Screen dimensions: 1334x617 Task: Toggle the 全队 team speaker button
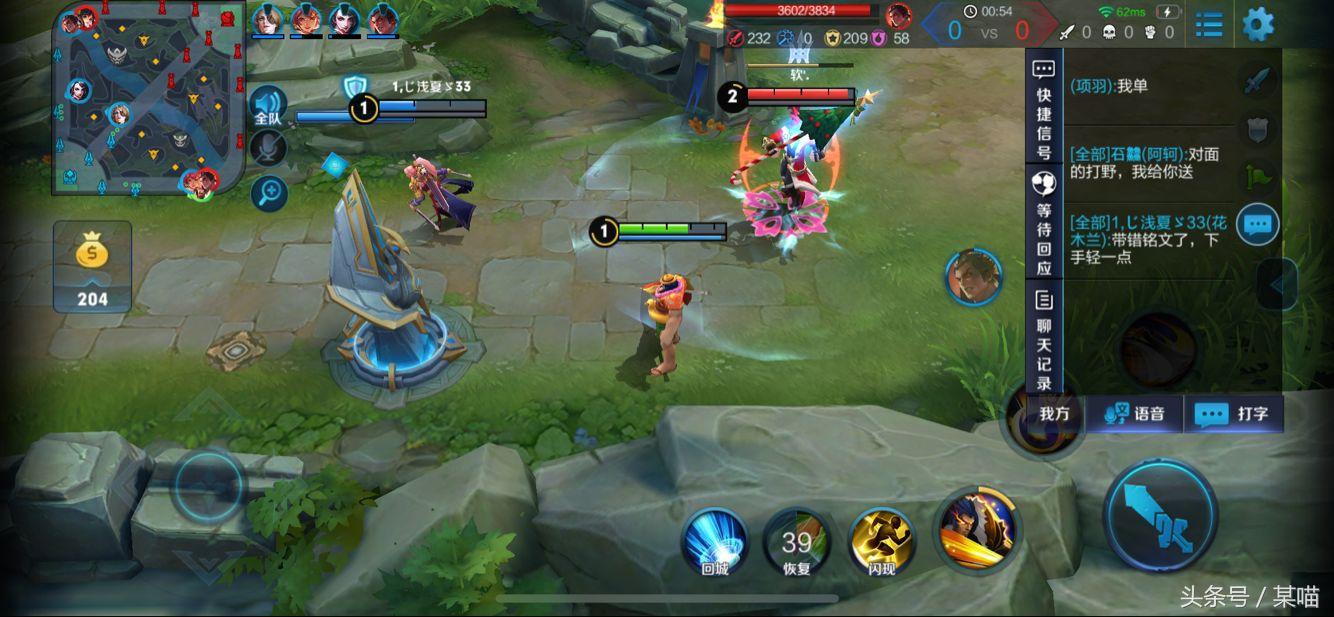[x=268, y=106]
